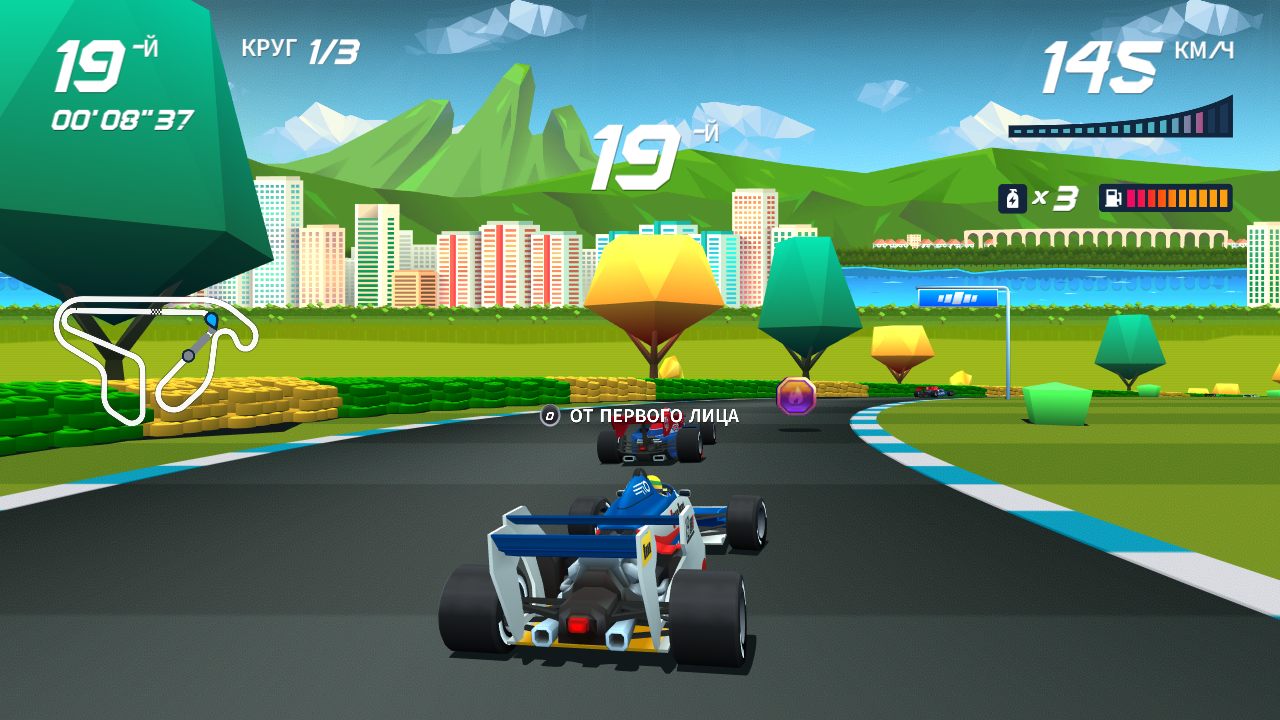1280x720 pixels.
Task: Expand the minimap in the top-left corner
Action: click(150, 360)
